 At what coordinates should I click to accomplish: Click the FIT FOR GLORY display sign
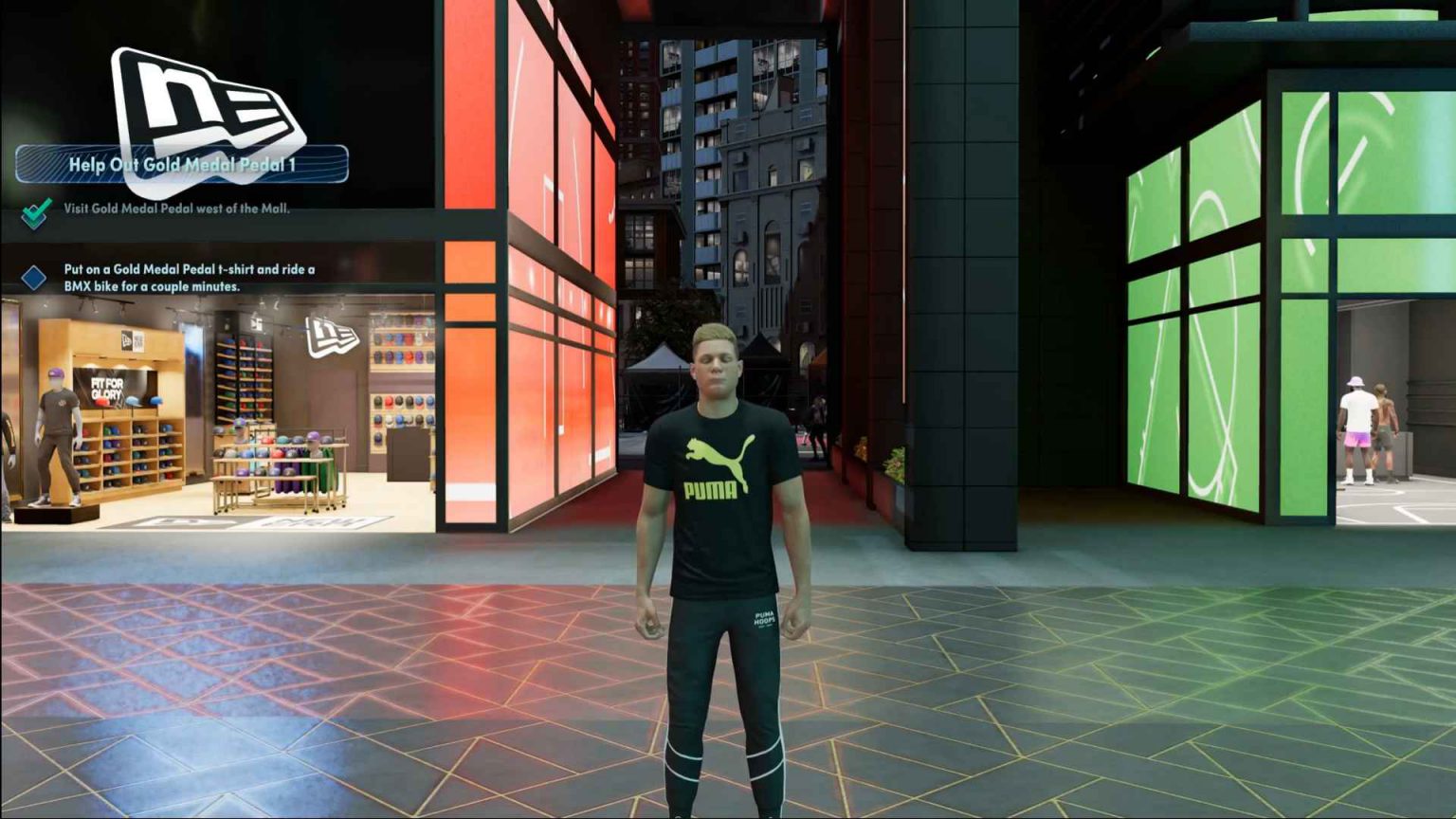(x=105, y=388)
